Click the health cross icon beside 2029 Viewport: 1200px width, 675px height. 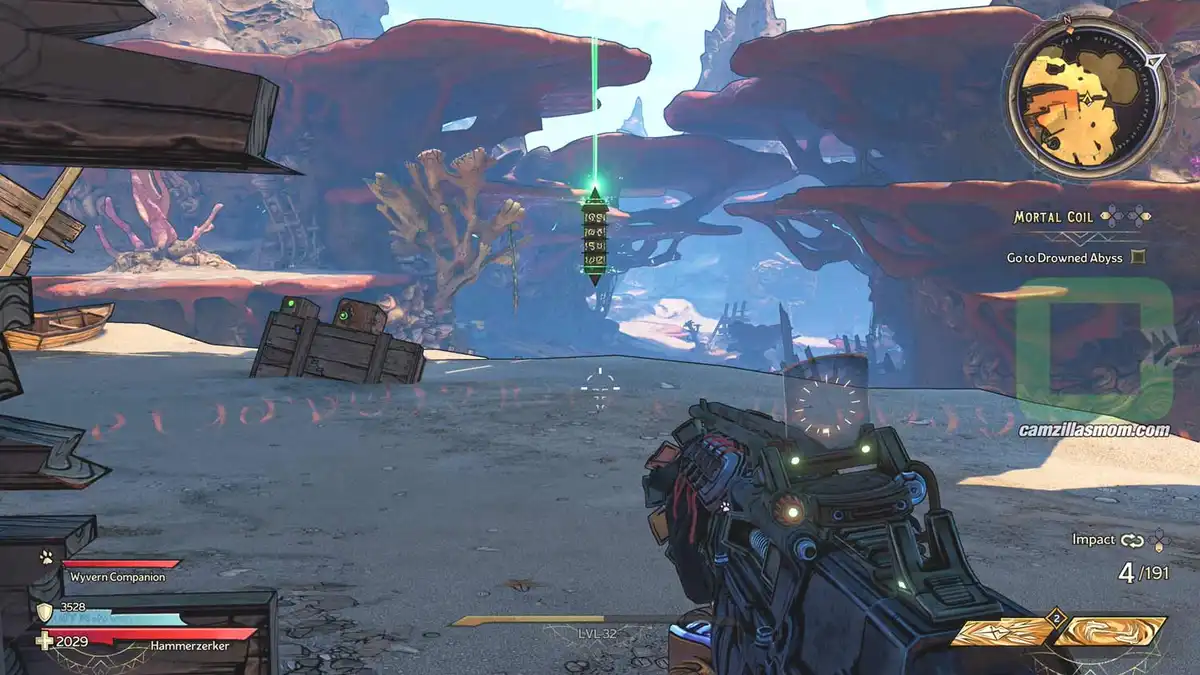click(44, 641)
